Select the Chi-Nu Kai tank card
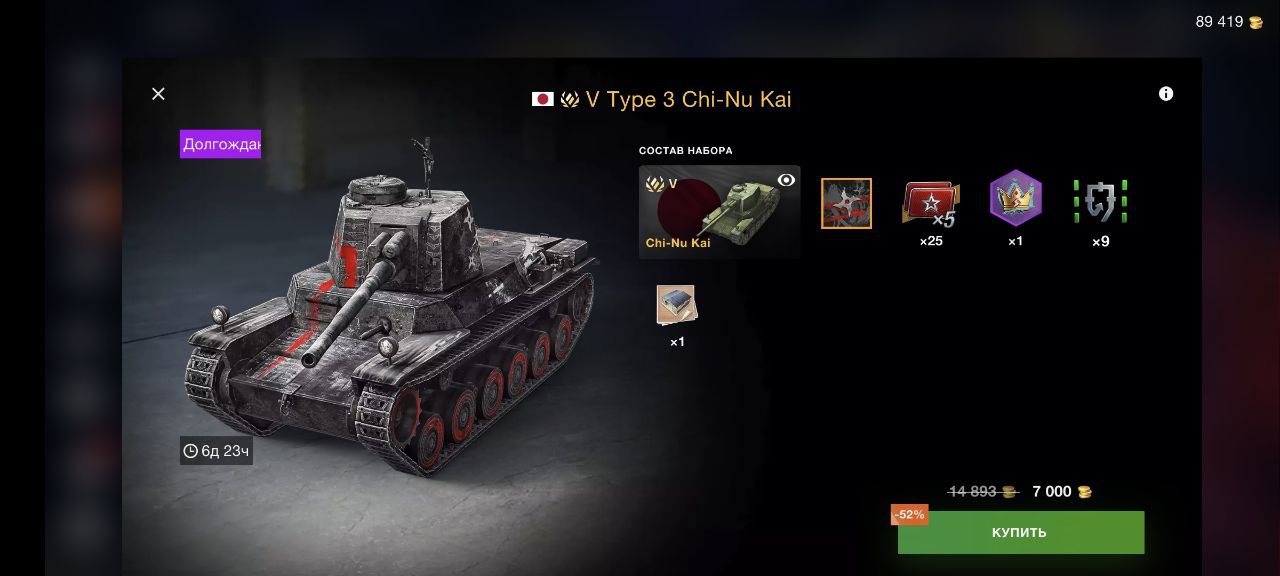Screen dimensions: 1280x576 pyautogui.click(x=719, y=212)
